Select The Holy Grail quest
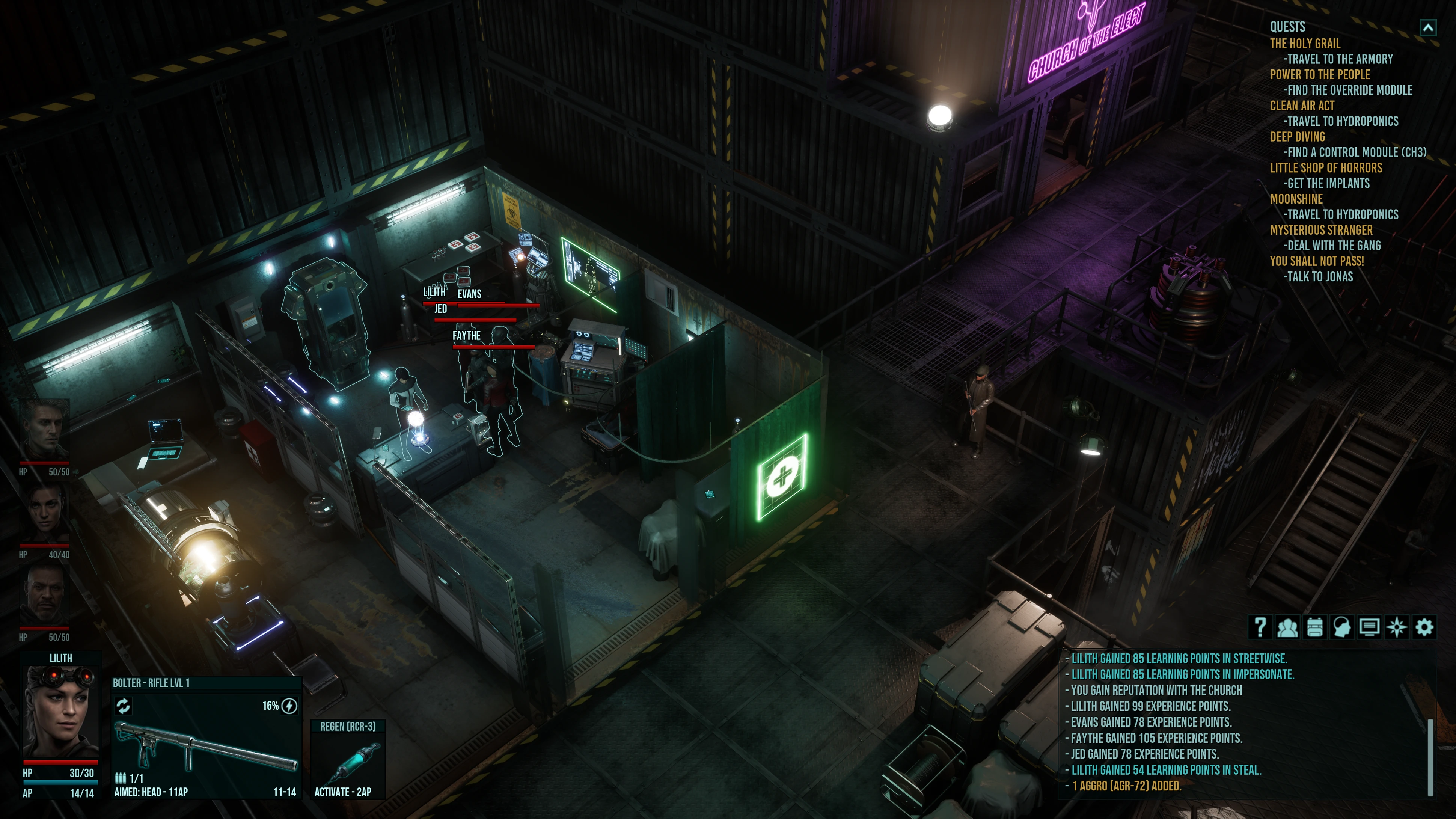Viewport: 1456px width, 819px height. click(x=1305, y=44)
